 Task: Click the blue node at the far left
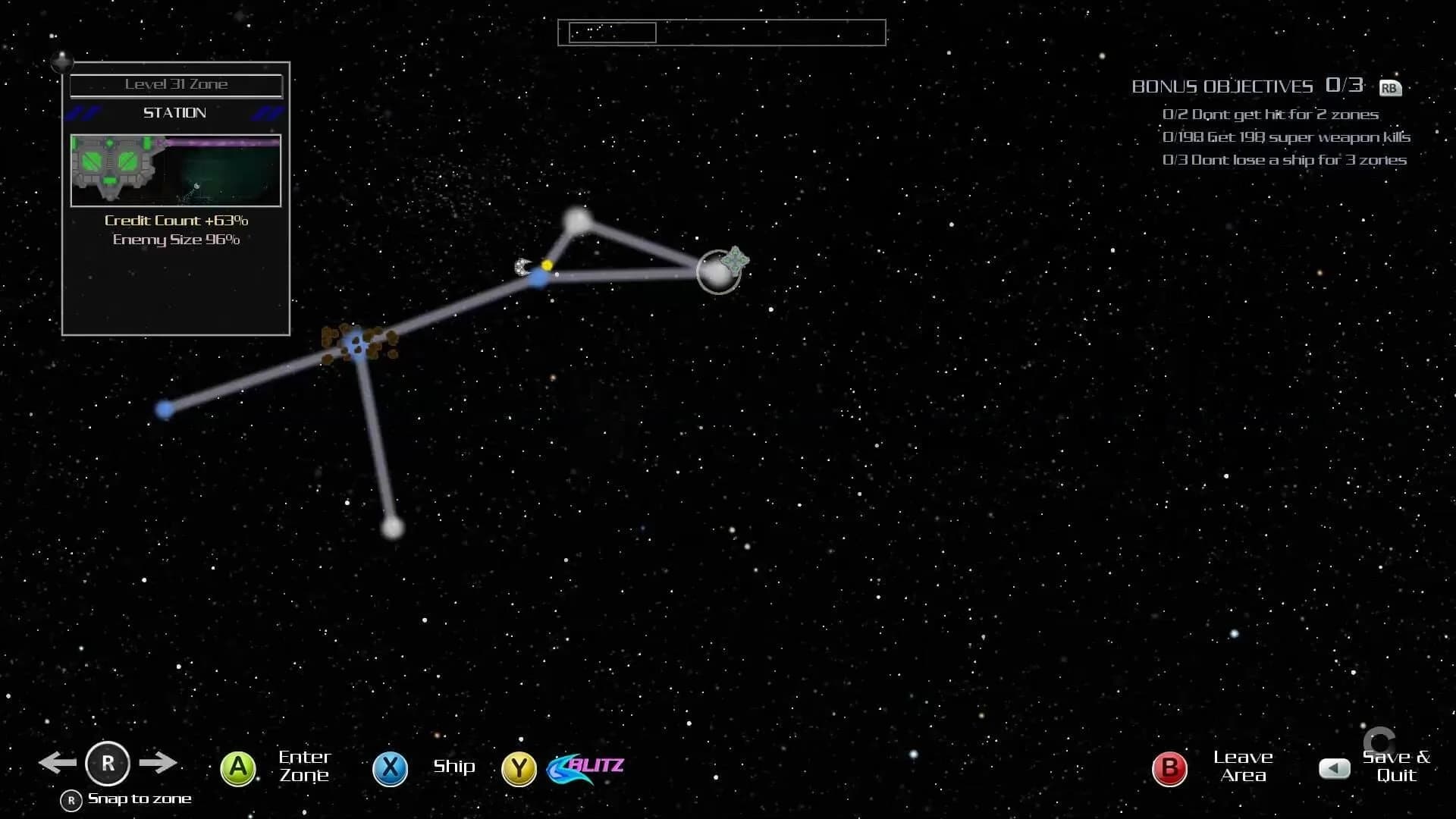164,409
